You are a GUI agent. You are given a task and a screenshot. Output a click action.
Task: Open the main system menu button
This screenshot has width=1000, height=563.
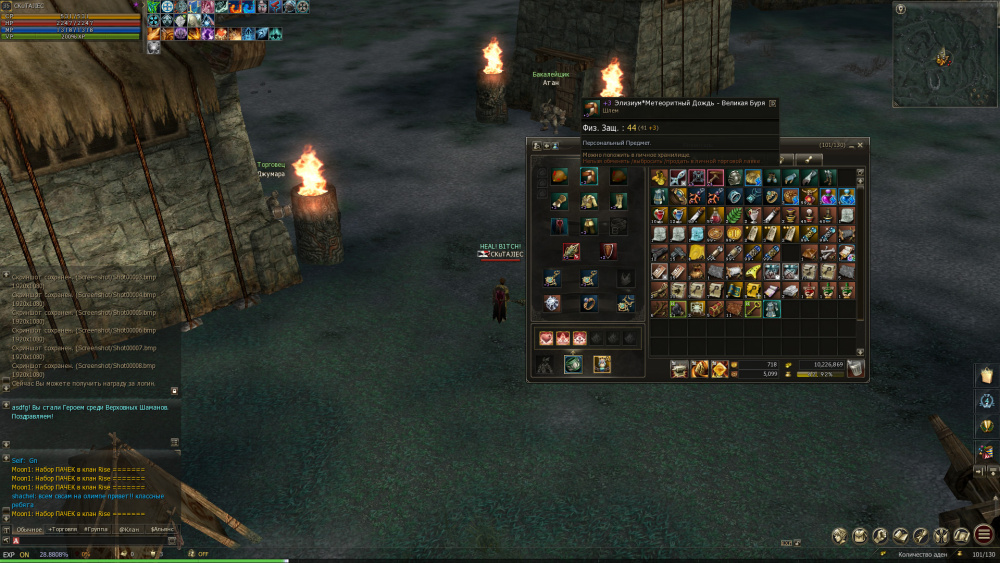click(x=984, y=535)
